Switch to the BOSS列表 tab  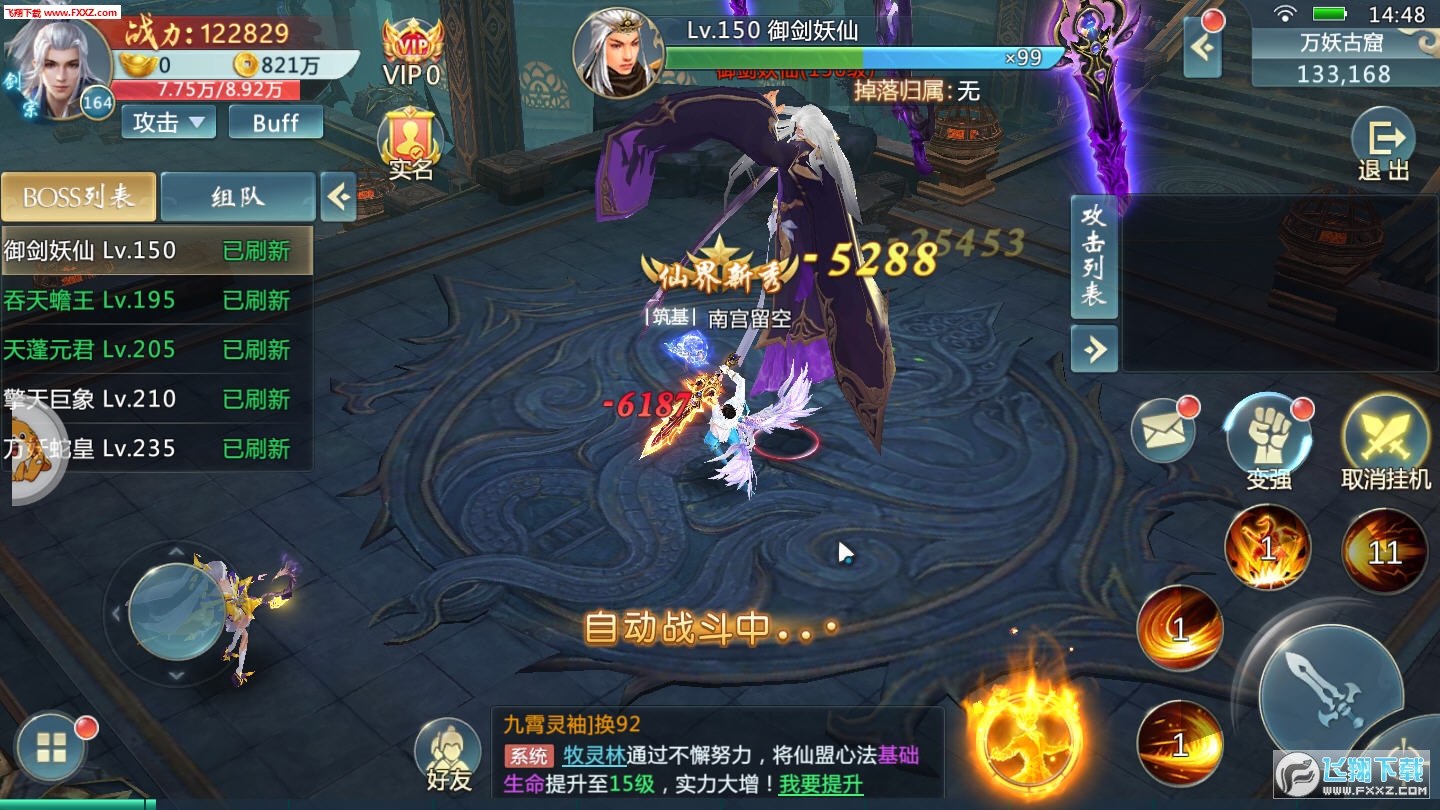click(x=79, y=197)
